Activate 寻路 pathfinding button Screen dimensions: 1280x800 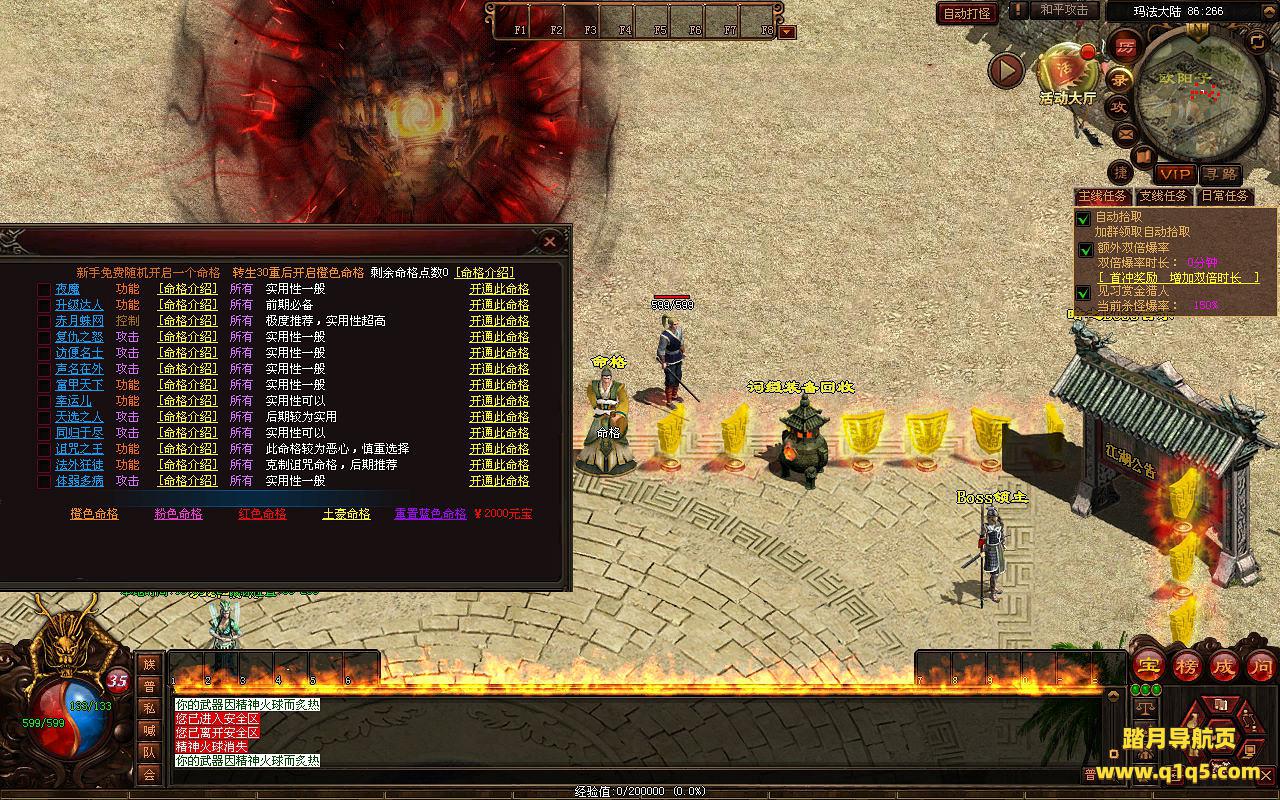coord(1220,175)
